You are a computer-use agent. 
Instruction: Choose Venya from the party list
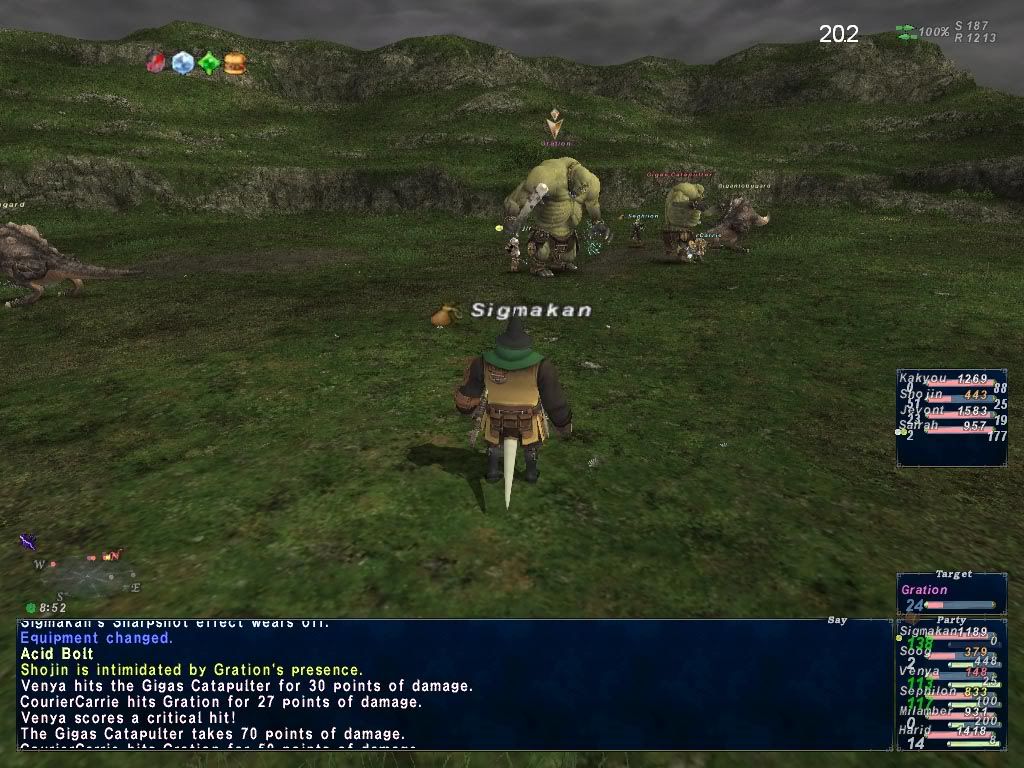coord(920,671)
